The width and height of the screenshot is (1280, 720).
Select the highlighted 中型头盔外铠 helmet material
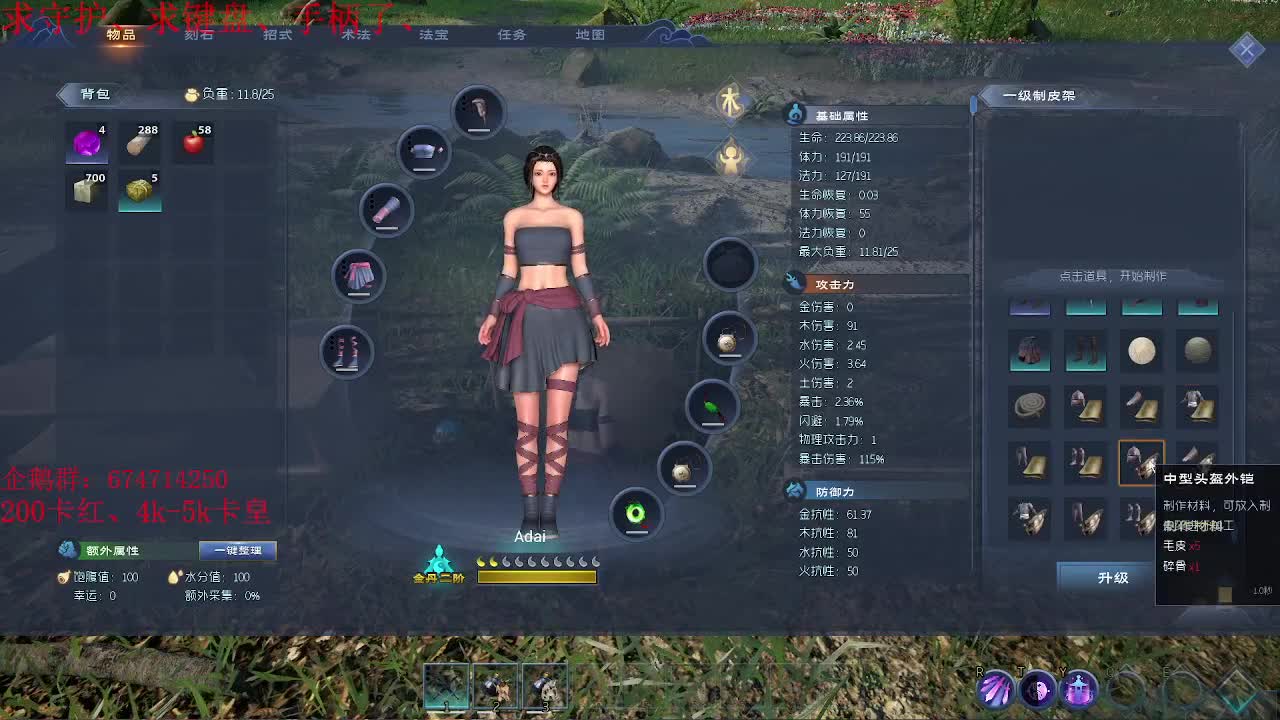click(x=1141, y=460)
